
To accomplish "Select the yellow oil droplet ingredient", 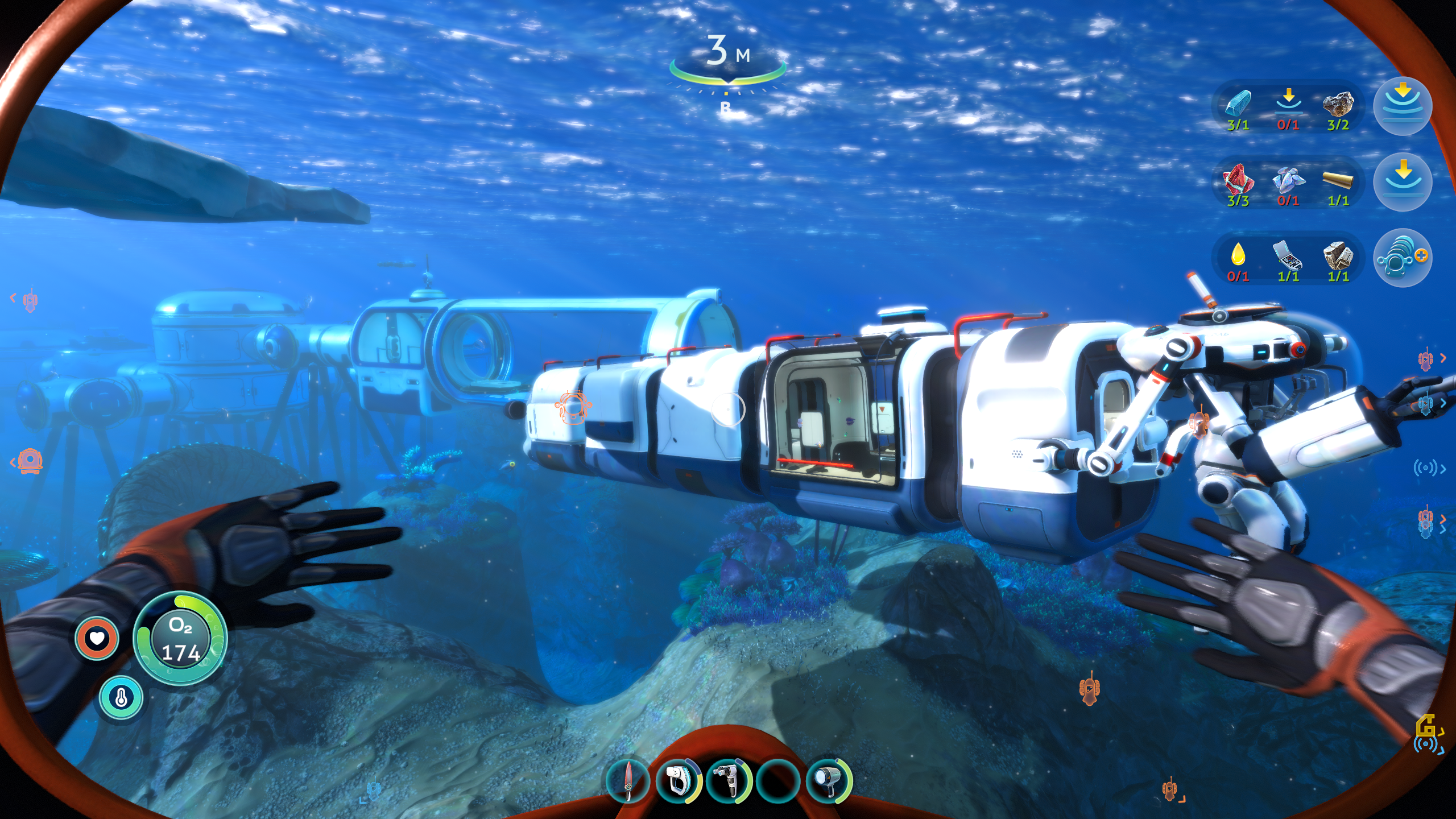I will pyautogui.click(x=1238, y=255).
